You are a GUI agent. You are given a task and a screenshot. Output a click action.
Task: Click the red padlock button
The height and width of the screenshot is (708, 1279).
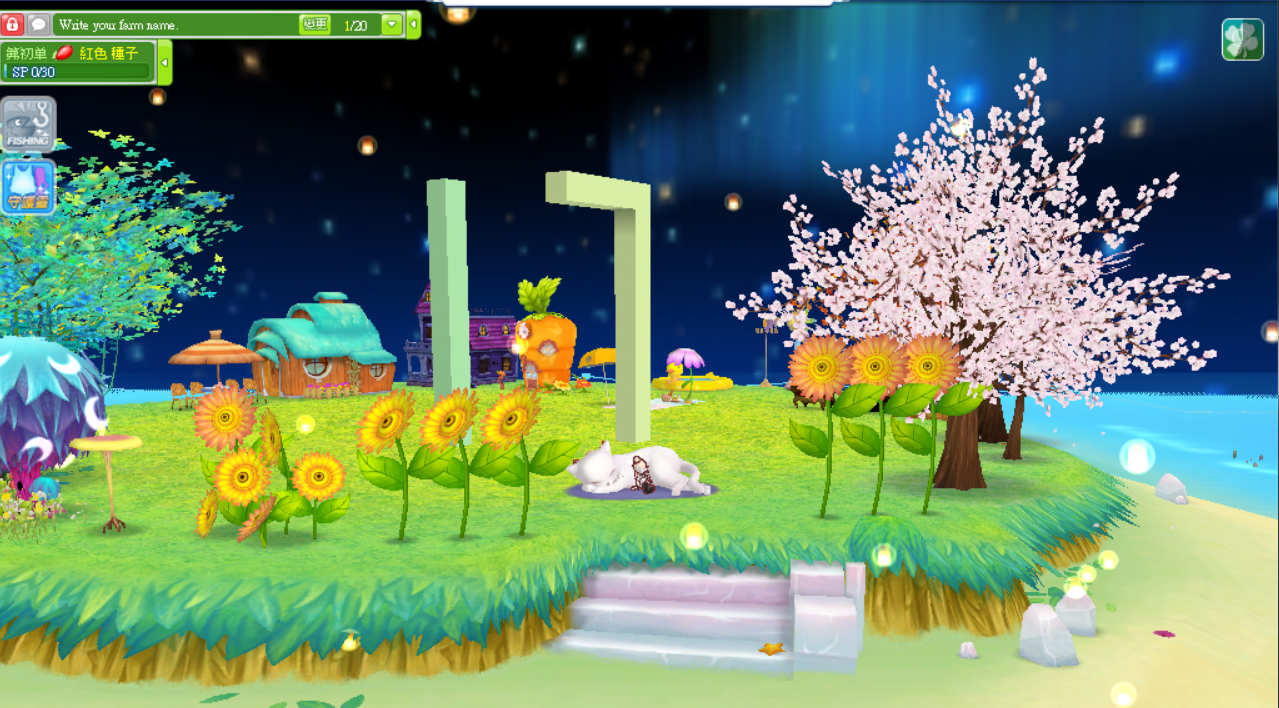(13, 24)
